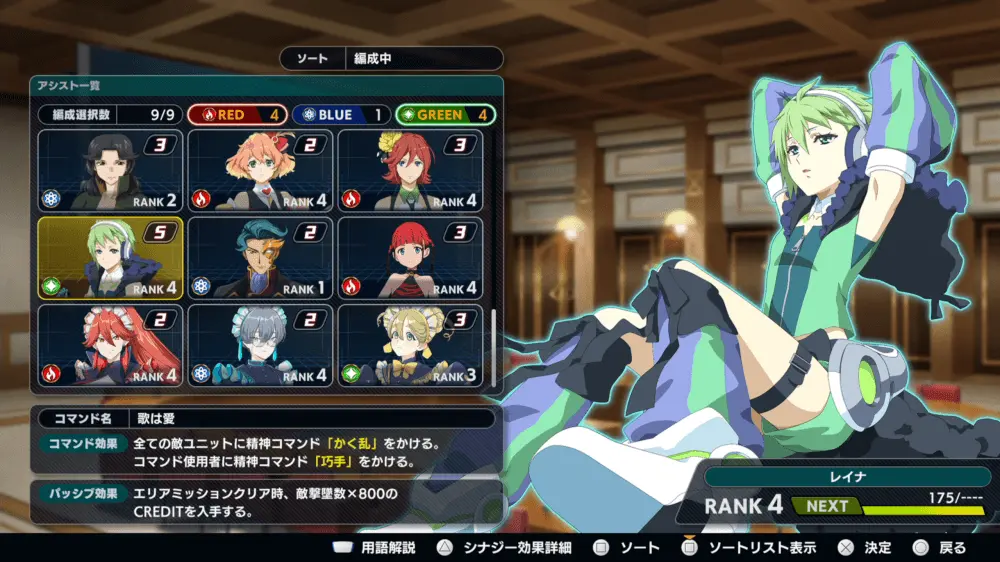Select the highlighted green-haired Reina card

(110, 258)
